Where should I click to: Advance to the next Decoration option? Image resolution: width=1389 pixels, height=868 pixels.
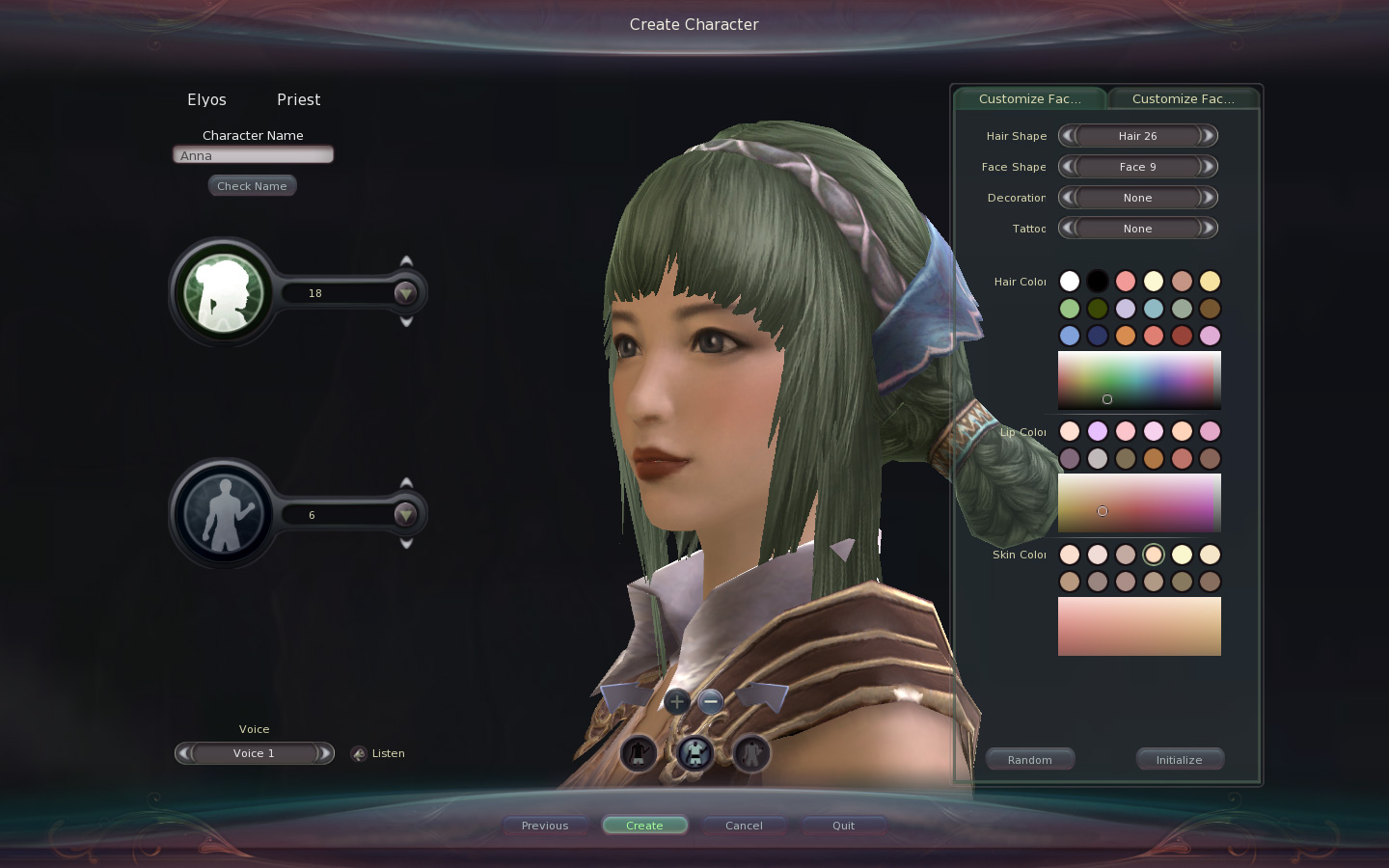tap(1207, 198)
